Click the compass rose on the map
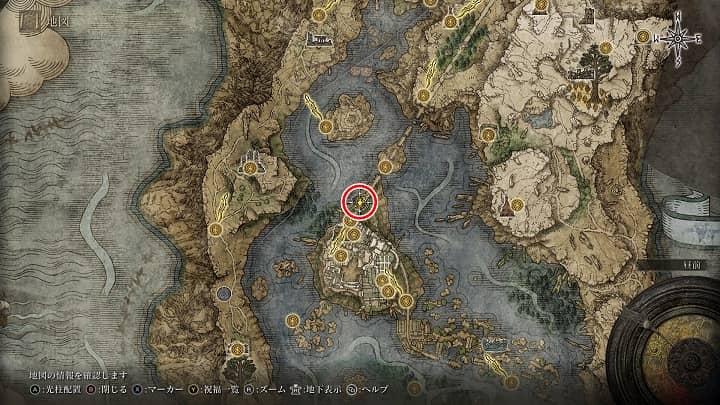Viewport: 720px width, 405px height. [x=680, y=39]
